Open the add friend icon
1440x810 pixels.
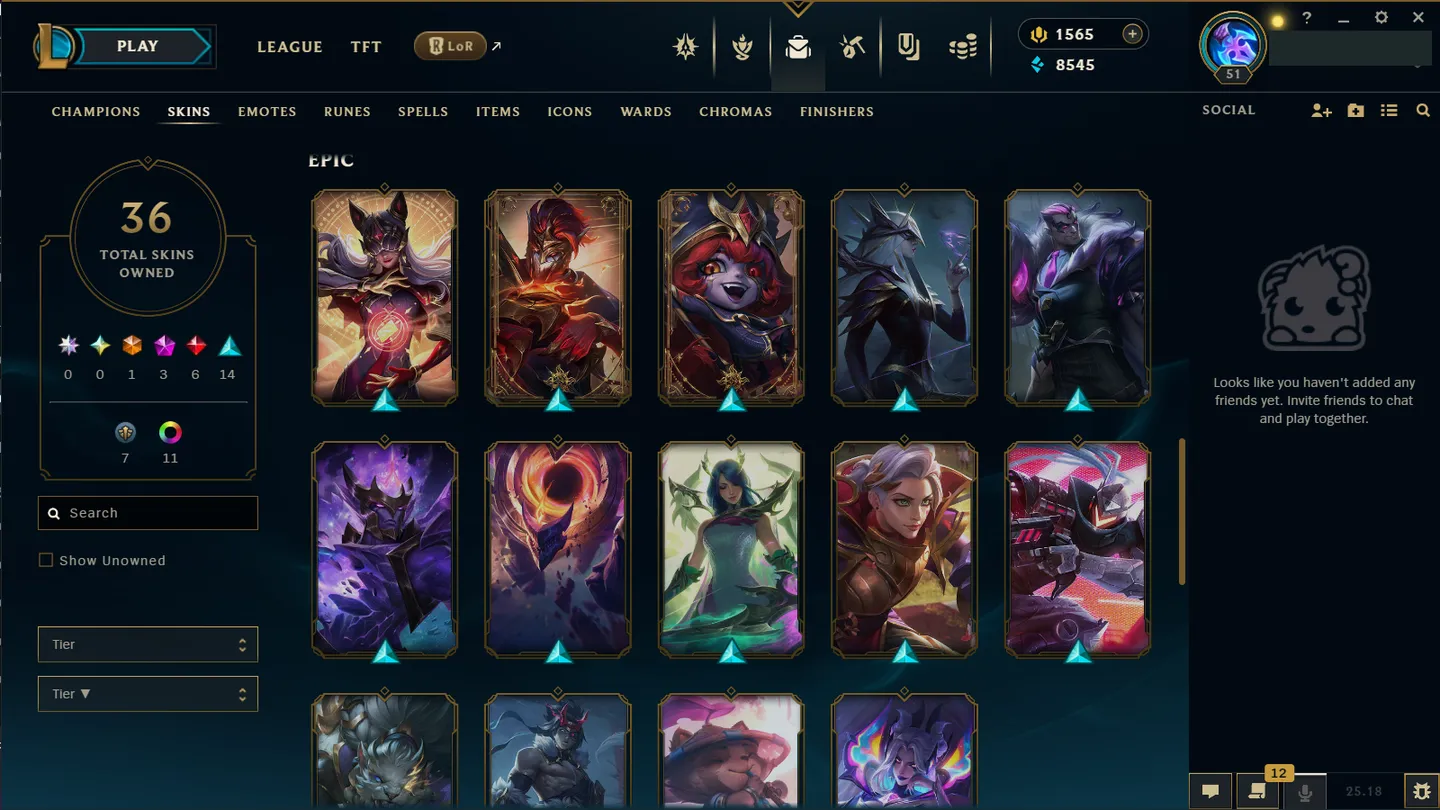click(x=1321, y=111)
